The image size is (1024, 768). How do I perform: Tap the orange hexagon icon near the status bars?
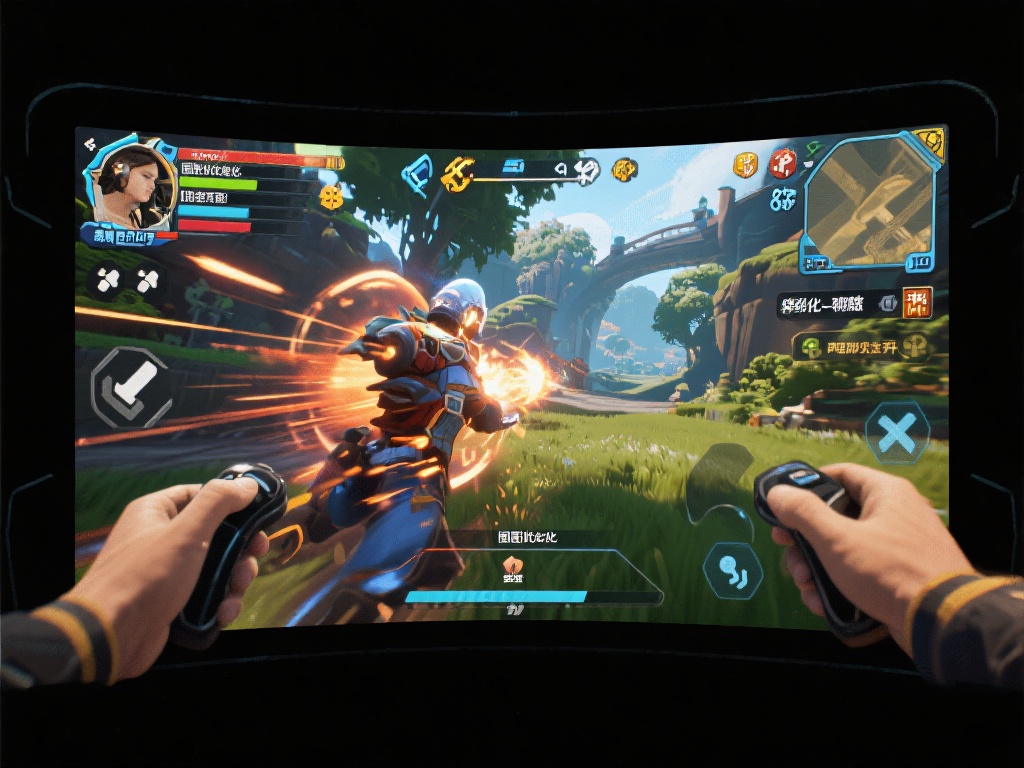pyautogui.click(x=331, y=197)
